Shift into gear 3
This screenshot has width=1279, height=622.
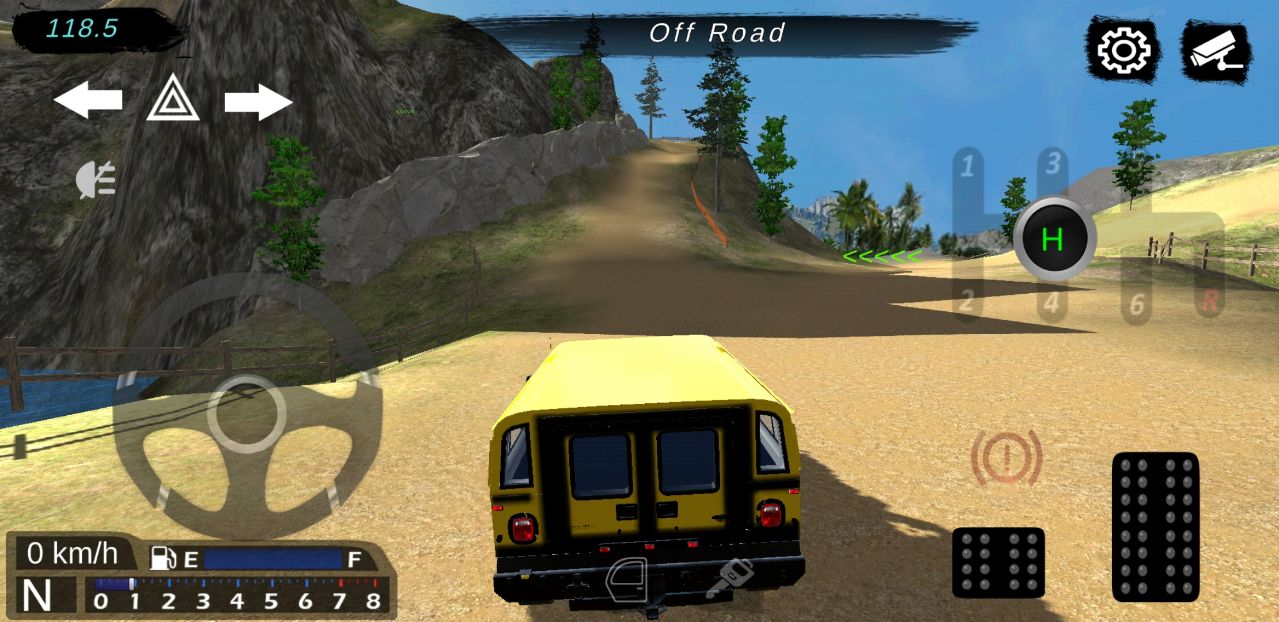tap(1051, 162)
